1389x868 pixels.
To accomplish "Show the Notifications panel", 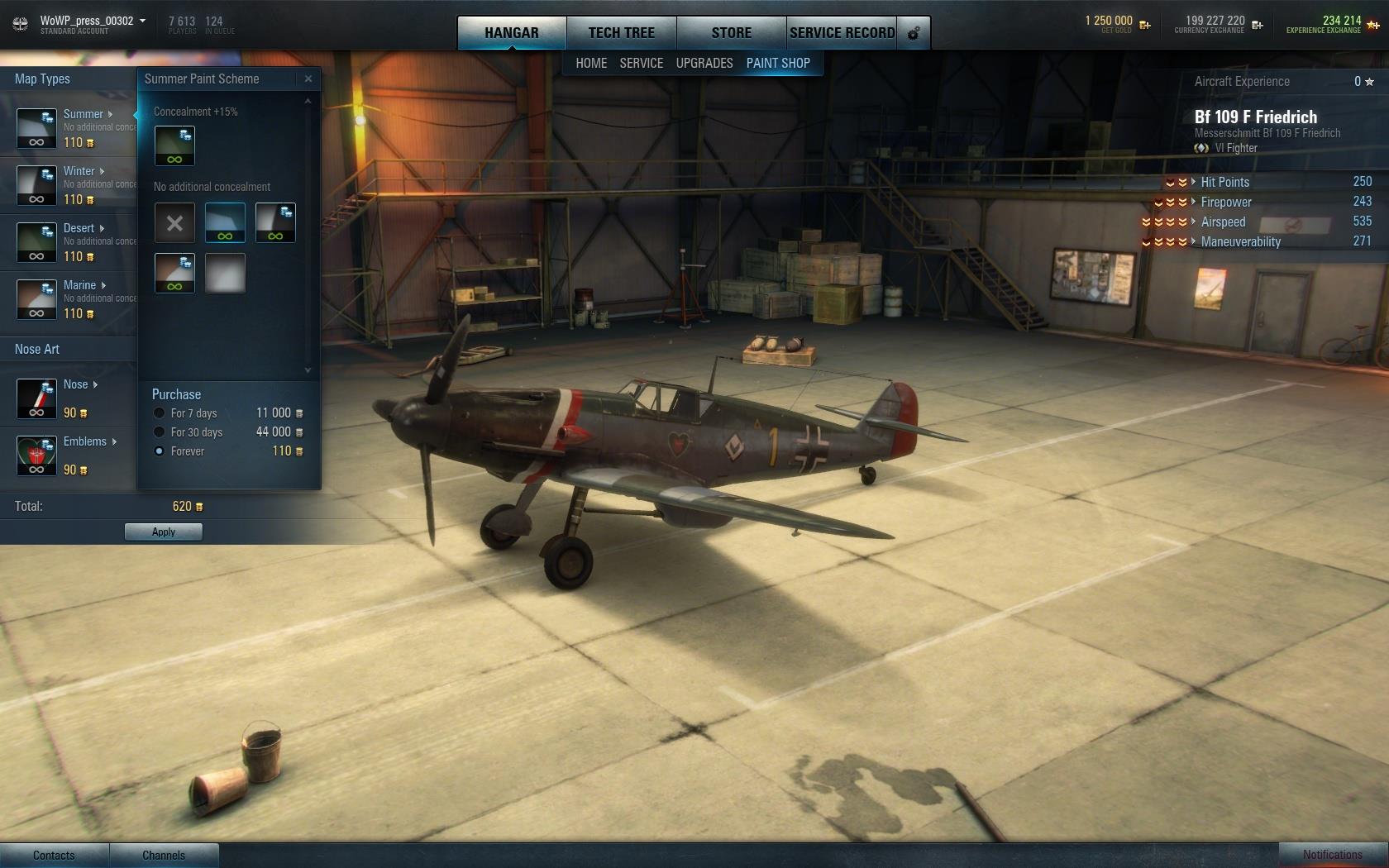I will point(1332,855).
